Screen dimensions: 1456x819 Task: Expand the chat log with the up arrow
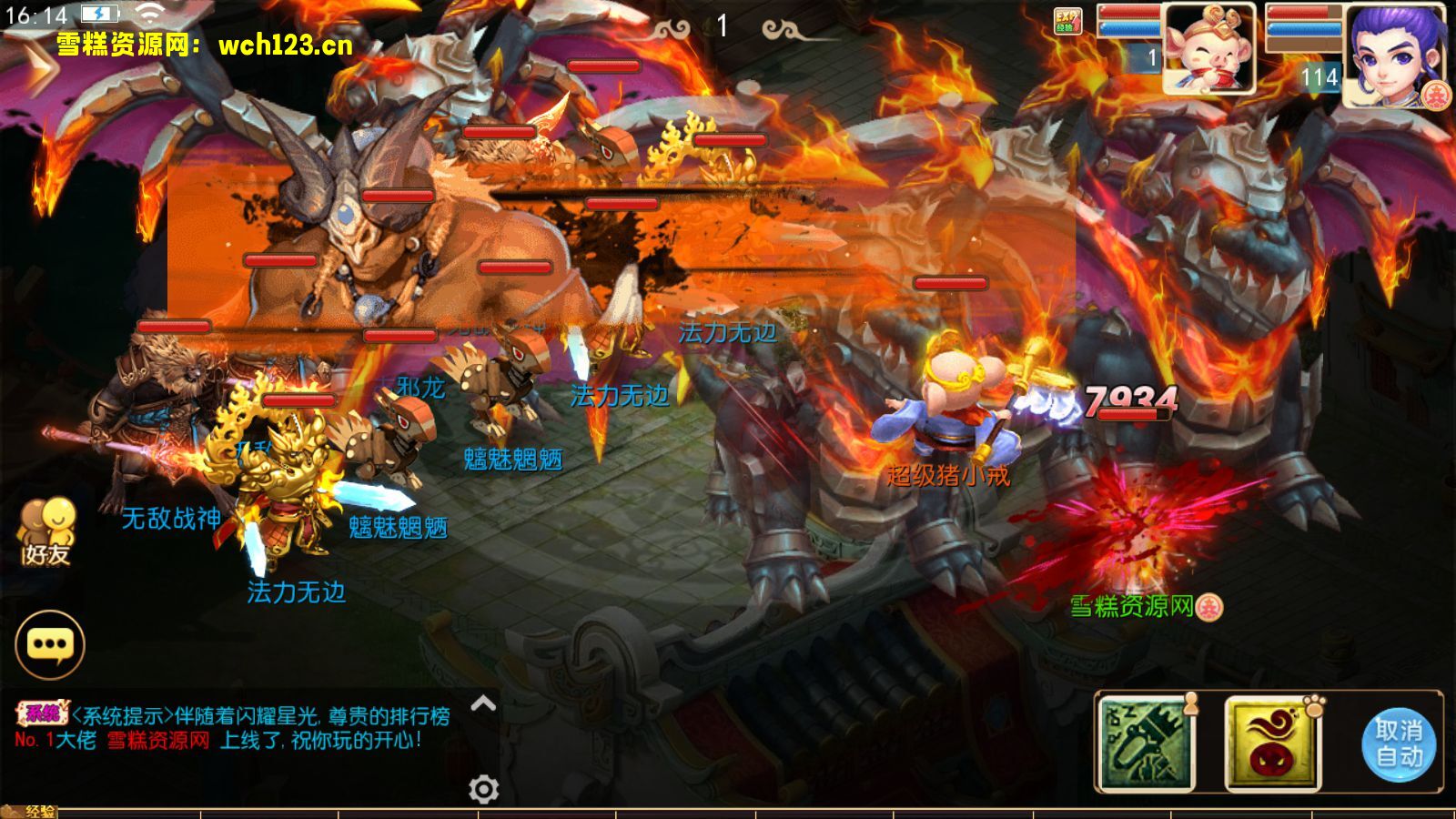pyautogui.click(x=483, y=703)
